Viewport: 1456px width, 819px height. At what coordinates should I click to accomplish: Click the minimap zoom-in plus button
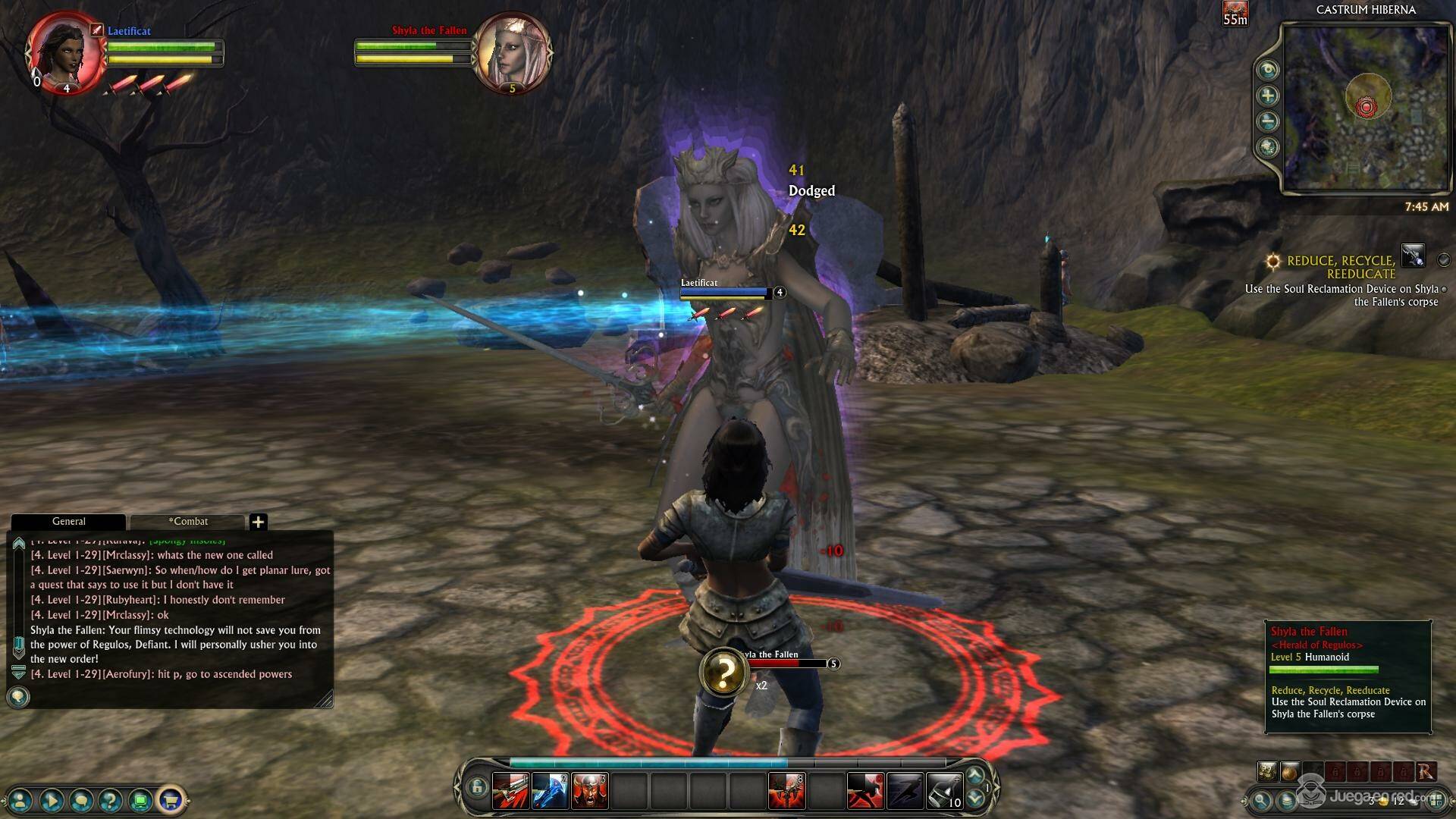pyautogui.click(x=1267, y=96)
